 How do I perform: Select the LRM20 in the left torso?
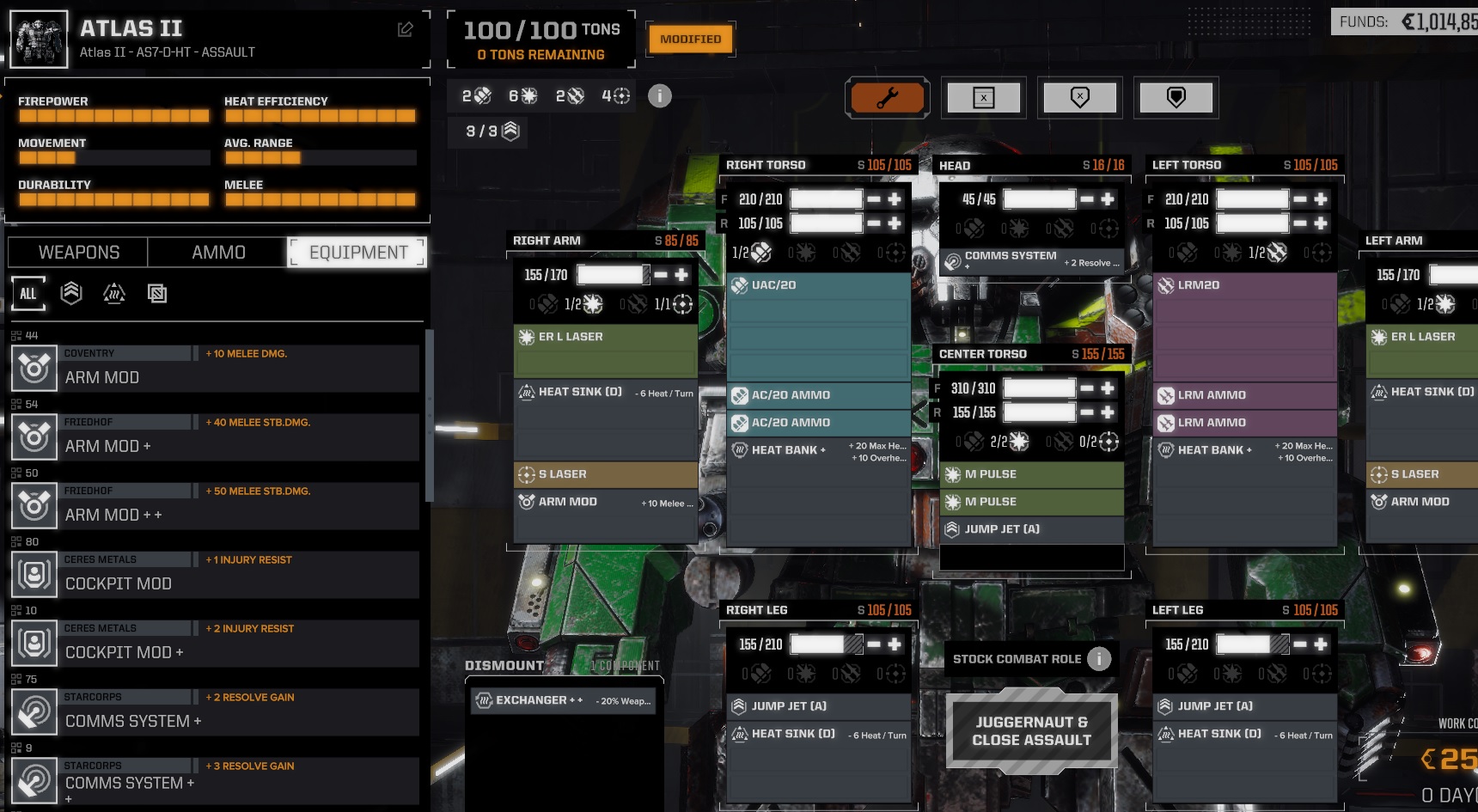click(x=1243, y=285)
